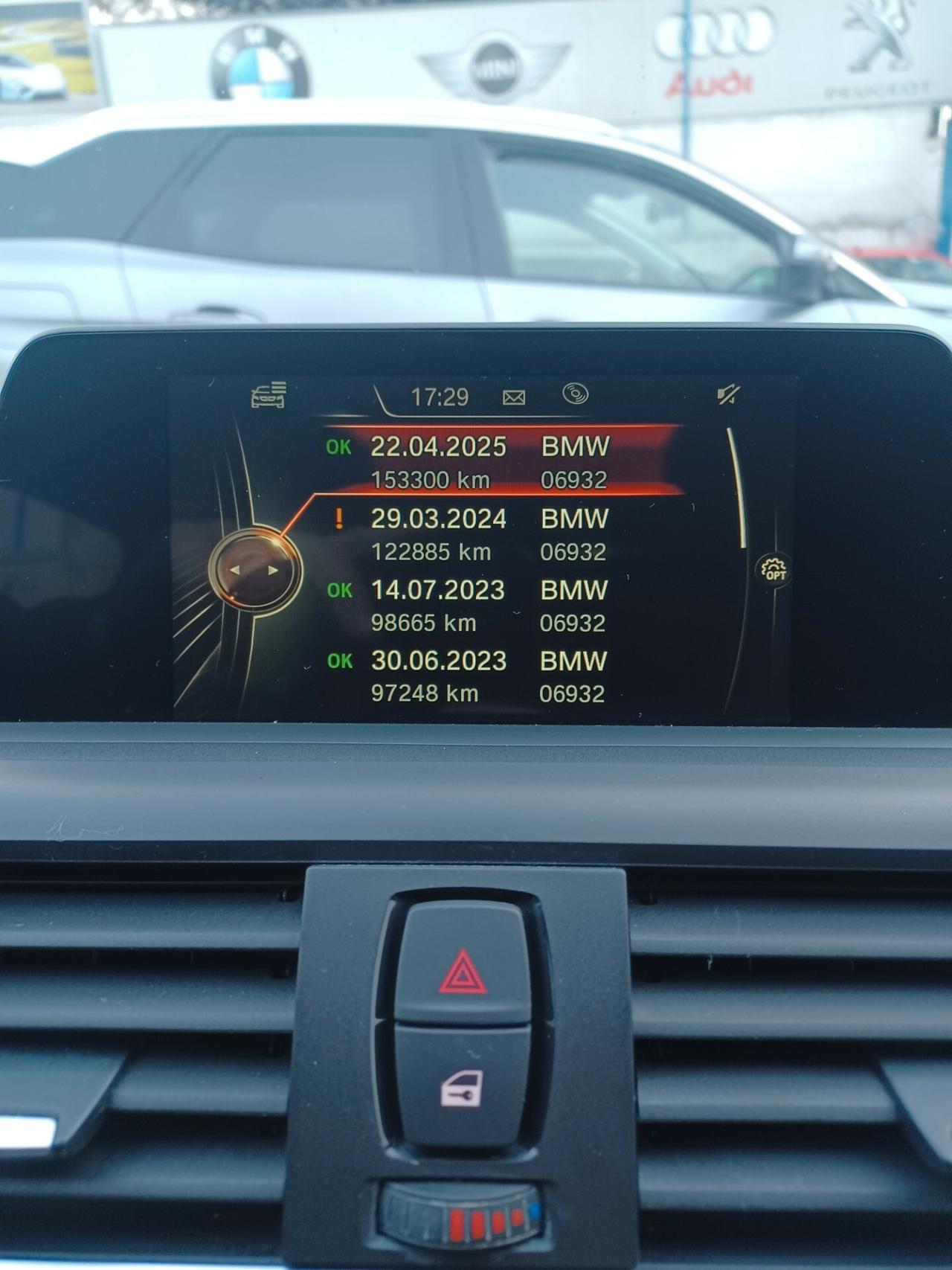Click the 17:29 clock display
952x1270 pixels.
pyautogui.click(x=440, y=395)
